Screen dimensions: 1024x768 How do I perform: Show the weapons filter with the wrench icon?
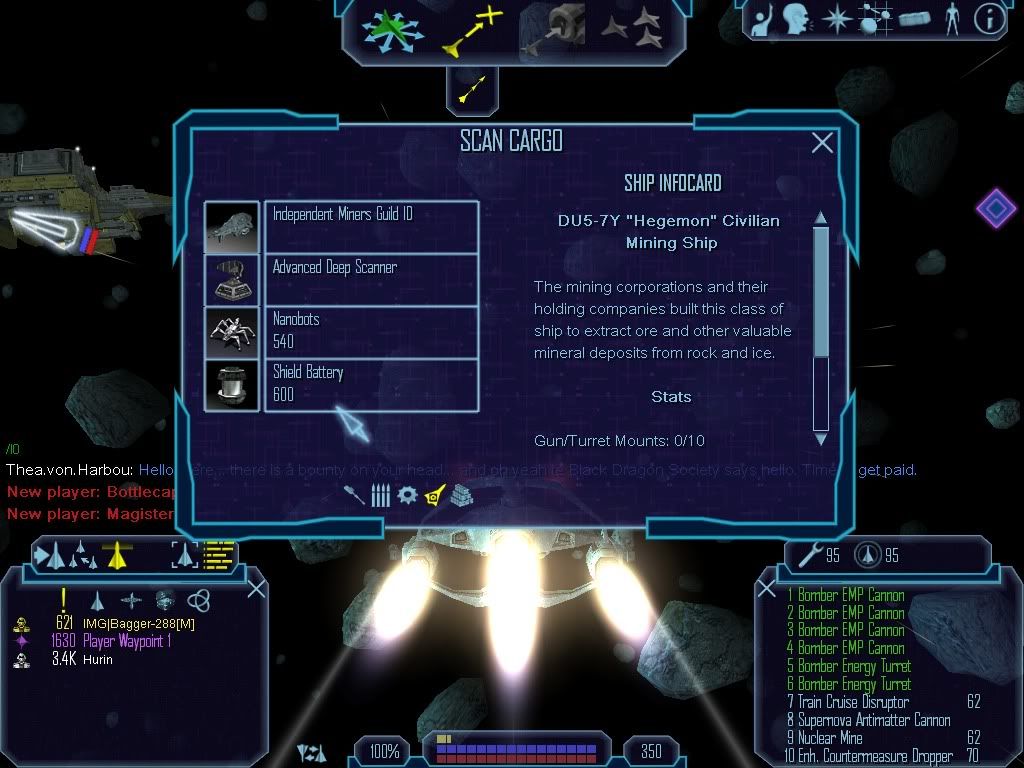[x=353, y=495]
